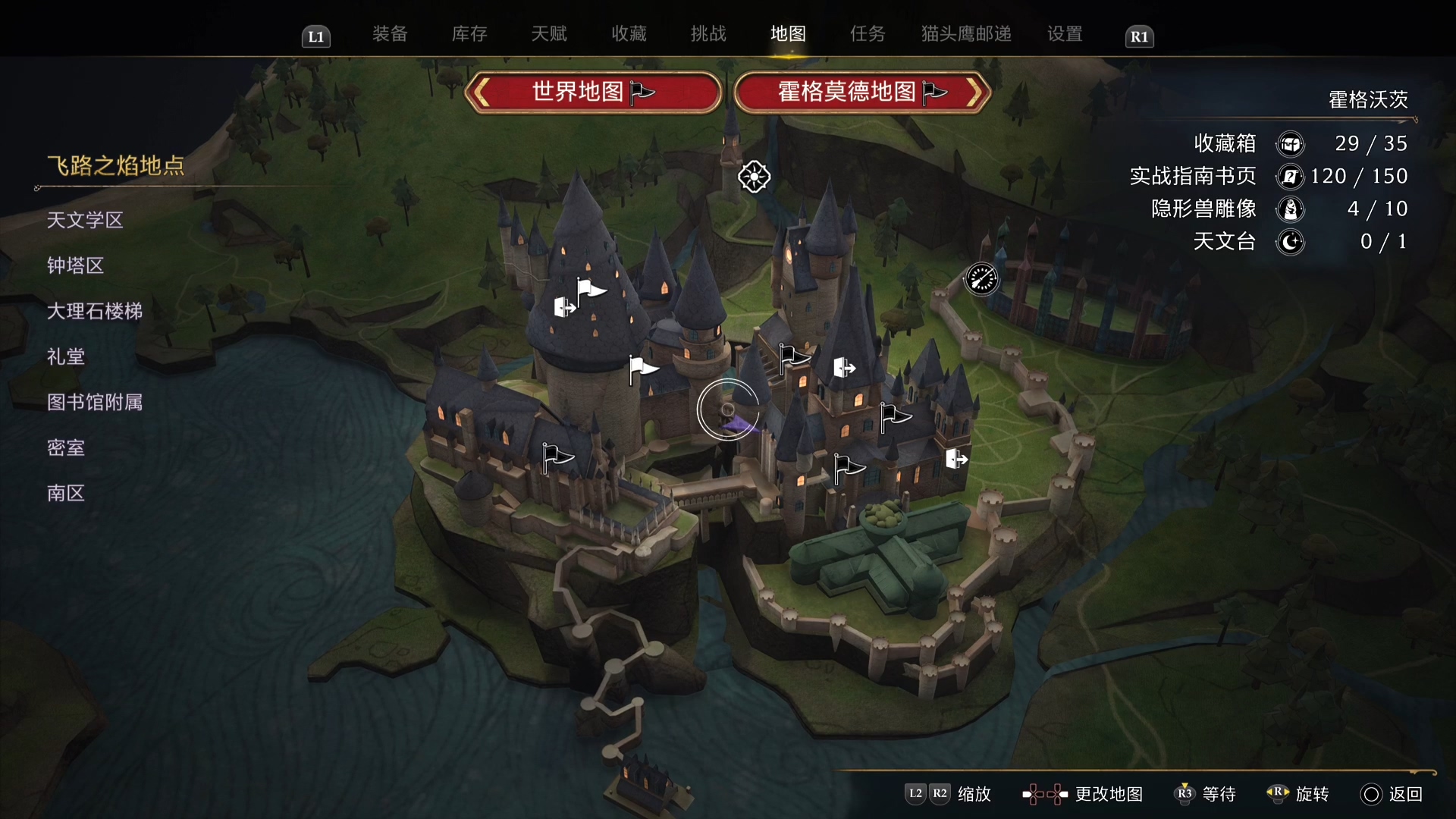
Task: Select 天文学区 from the location list
Action: pyautogui.click(x=86, y=220)
